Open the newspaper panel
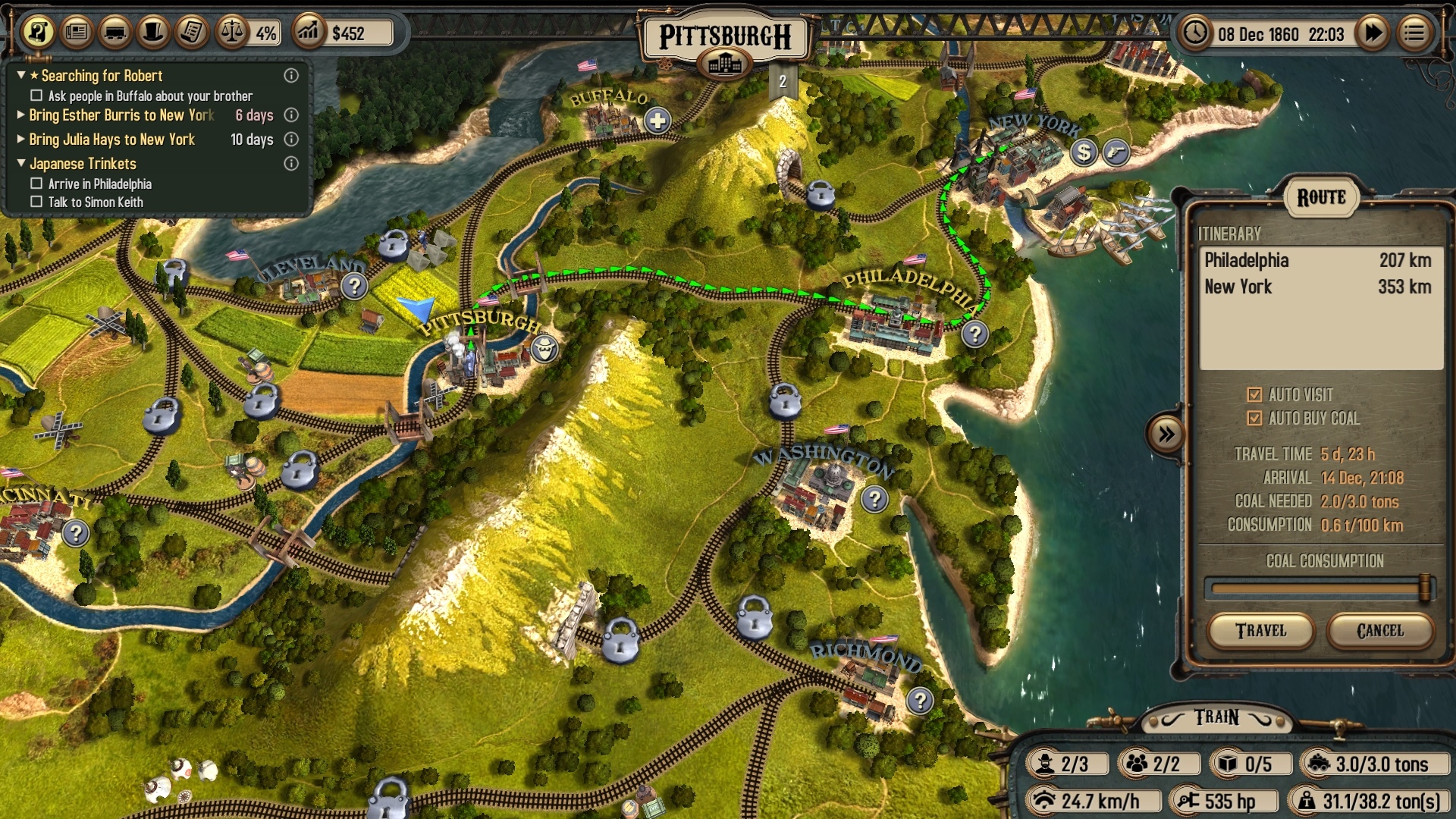1456x819 pixels. point(77,33)
